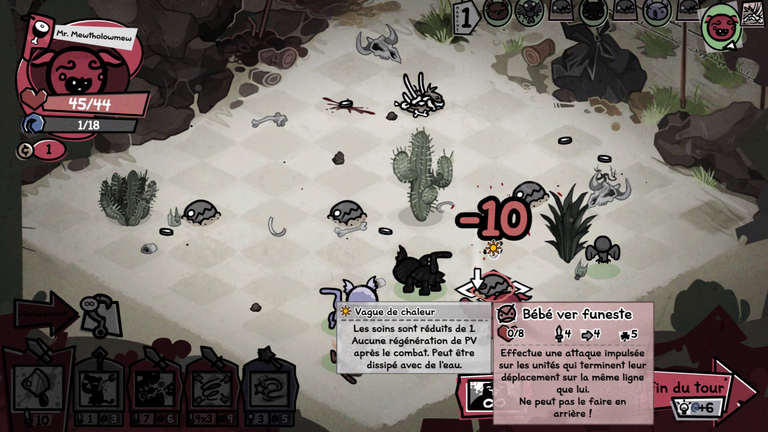
Task: Use the cleaver basic attack ability
Action: (x=38, y=384)
